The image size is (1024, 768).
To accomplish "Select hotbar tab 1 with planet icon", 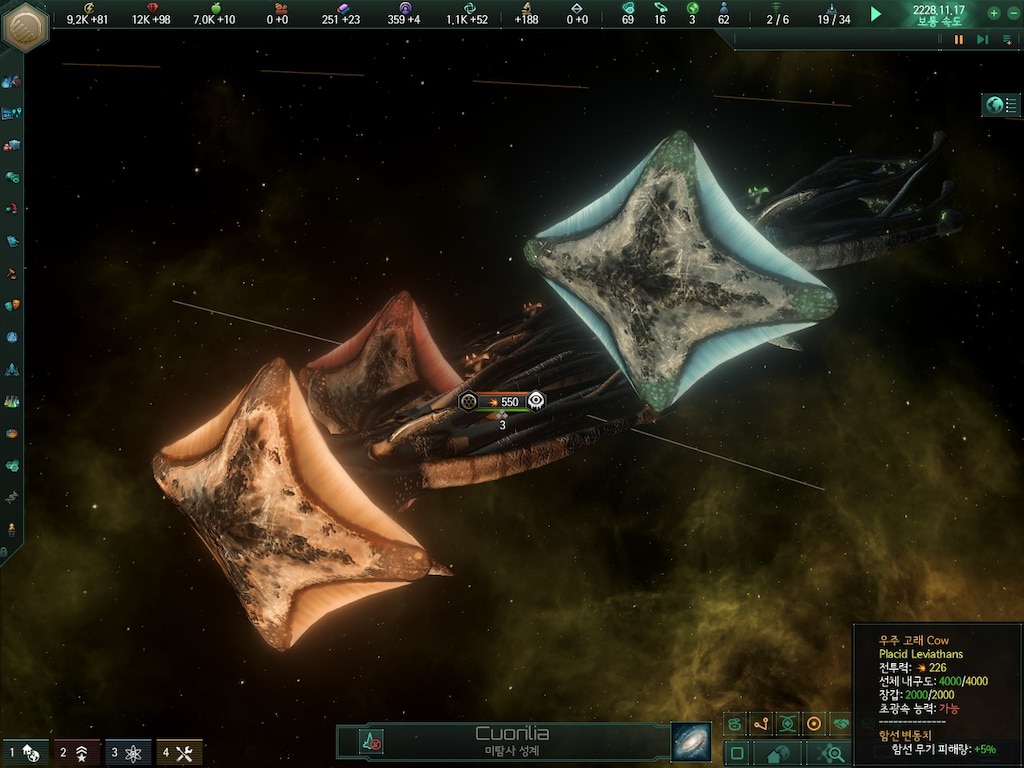I will click(x=24, y=752).
